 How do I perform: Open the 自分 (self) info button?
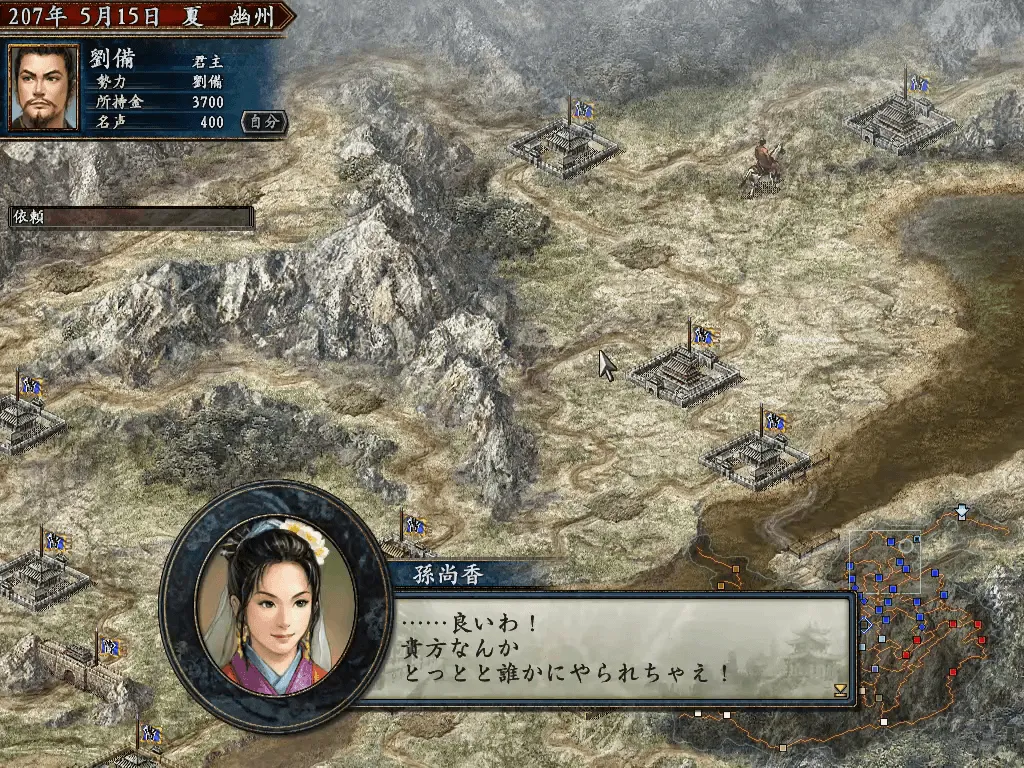pyautogui.click(x=265, y=122)
